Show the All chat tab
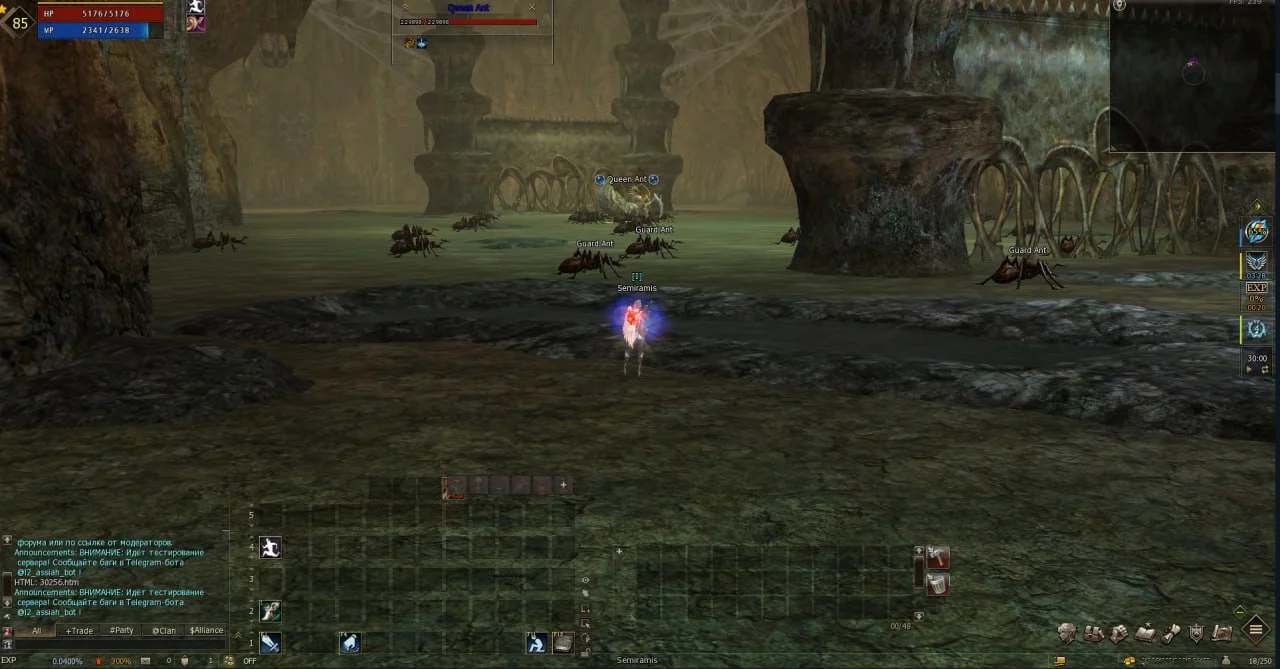The width and height of the screenshot is (1280, 669). point(36,631)
